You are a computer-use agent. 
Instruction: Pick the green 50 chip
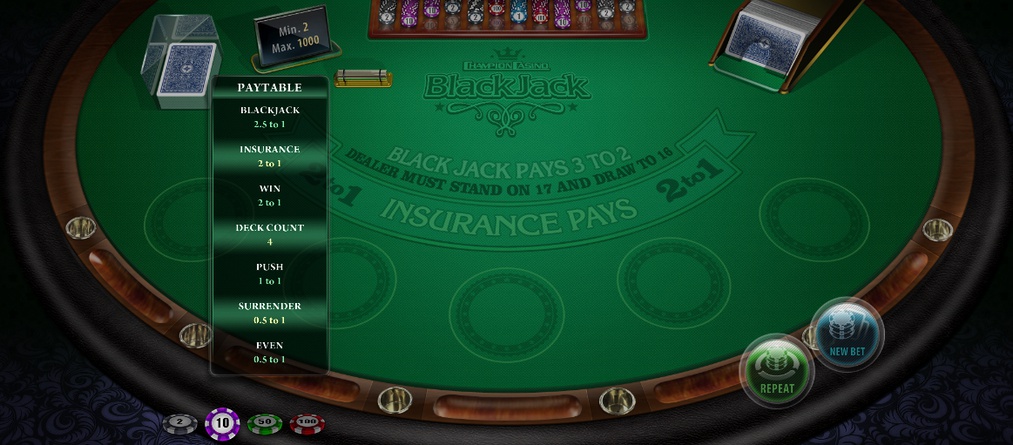tap(264, 424)
